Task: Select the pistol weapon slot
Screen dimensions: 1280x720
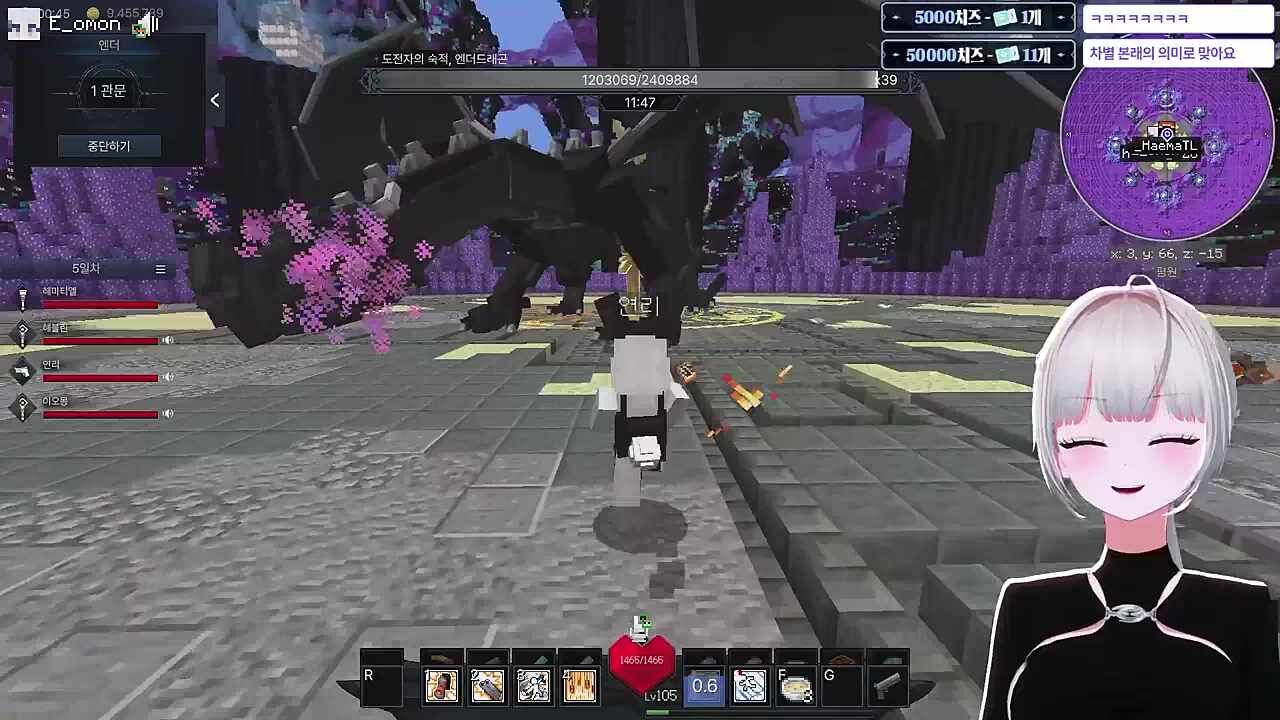Action: tap(887, 685)
